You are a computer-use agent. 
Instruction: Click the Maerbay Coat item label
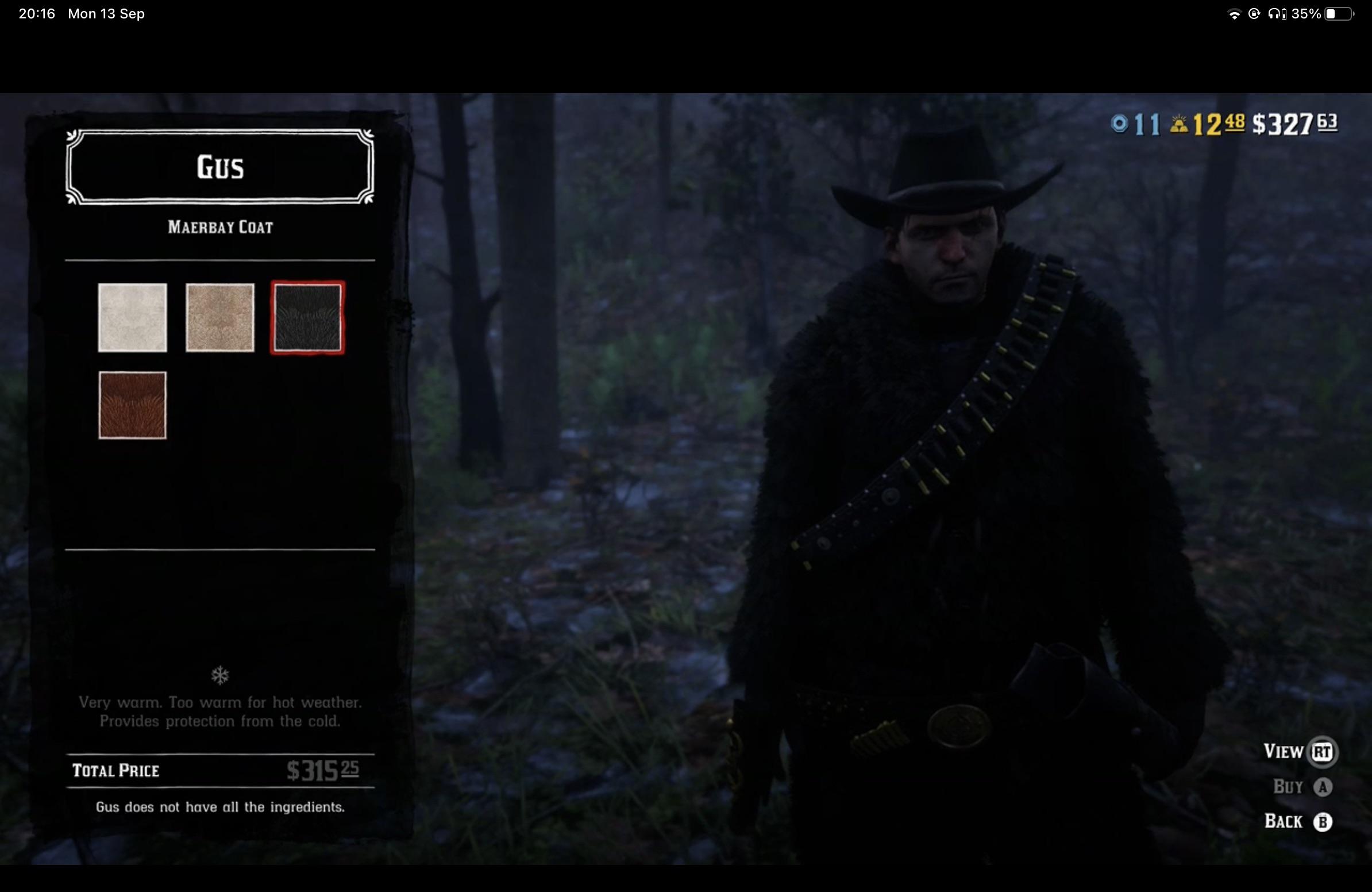[220, 227]
